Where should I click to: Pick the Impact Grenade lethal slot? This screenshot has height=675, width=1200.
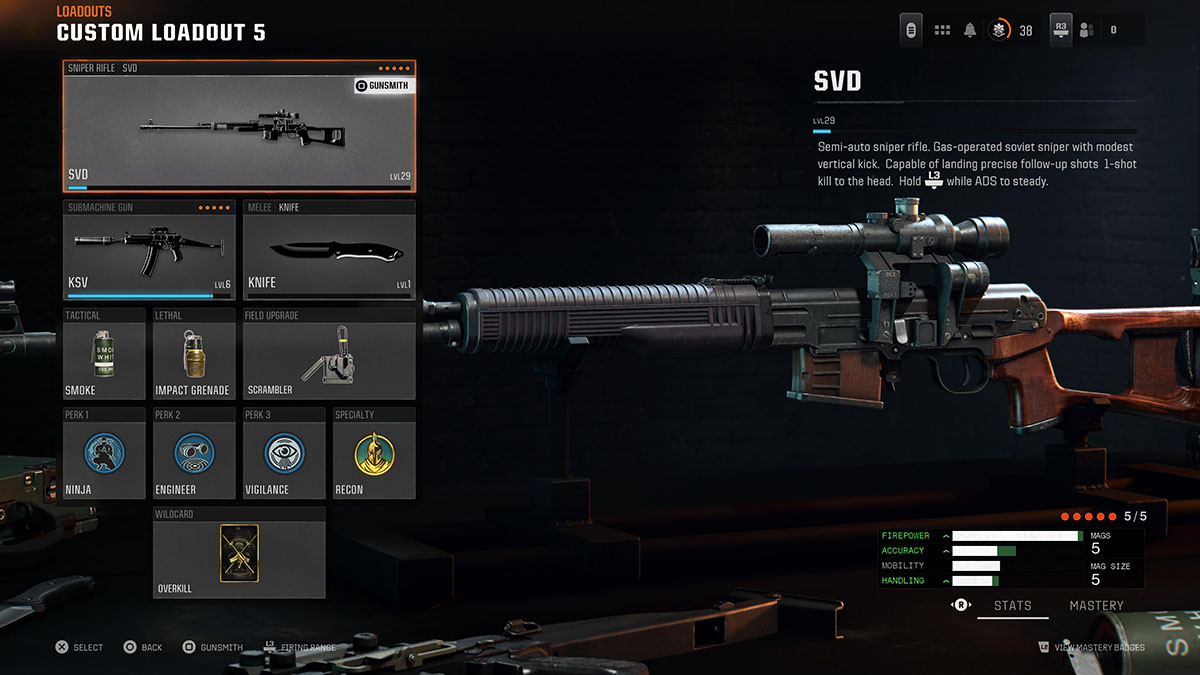tap(194, 355)
